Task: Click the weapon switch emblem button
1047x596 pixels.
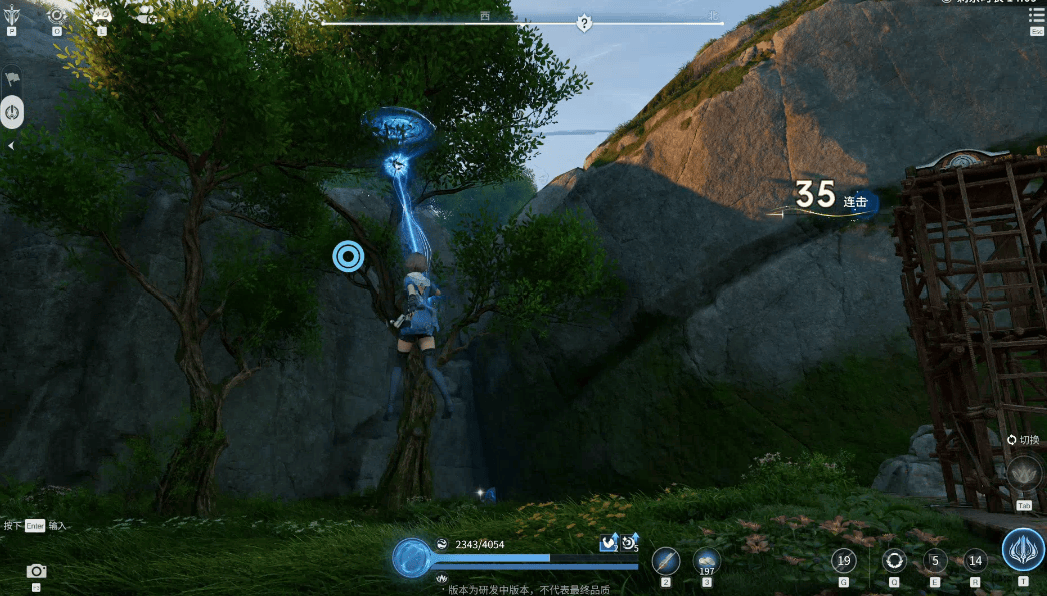Action: [1024, 473]
